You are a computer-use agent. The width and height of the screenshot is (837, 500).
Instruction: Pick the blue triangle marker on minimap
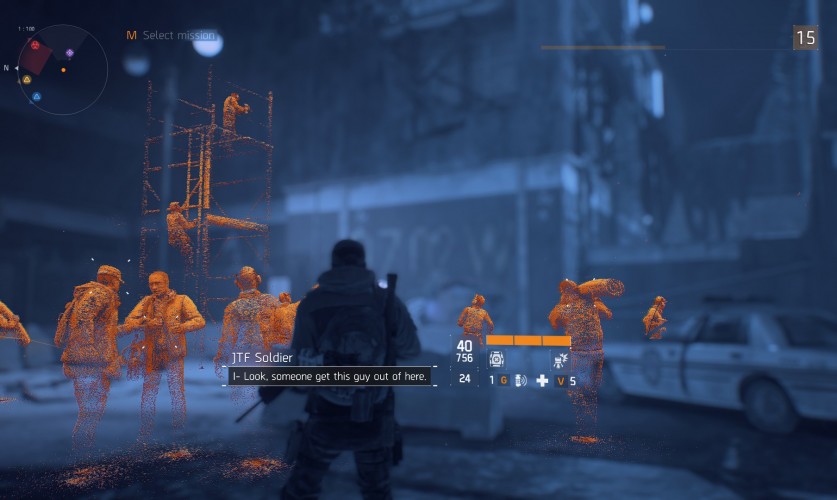tap(36, 97)
